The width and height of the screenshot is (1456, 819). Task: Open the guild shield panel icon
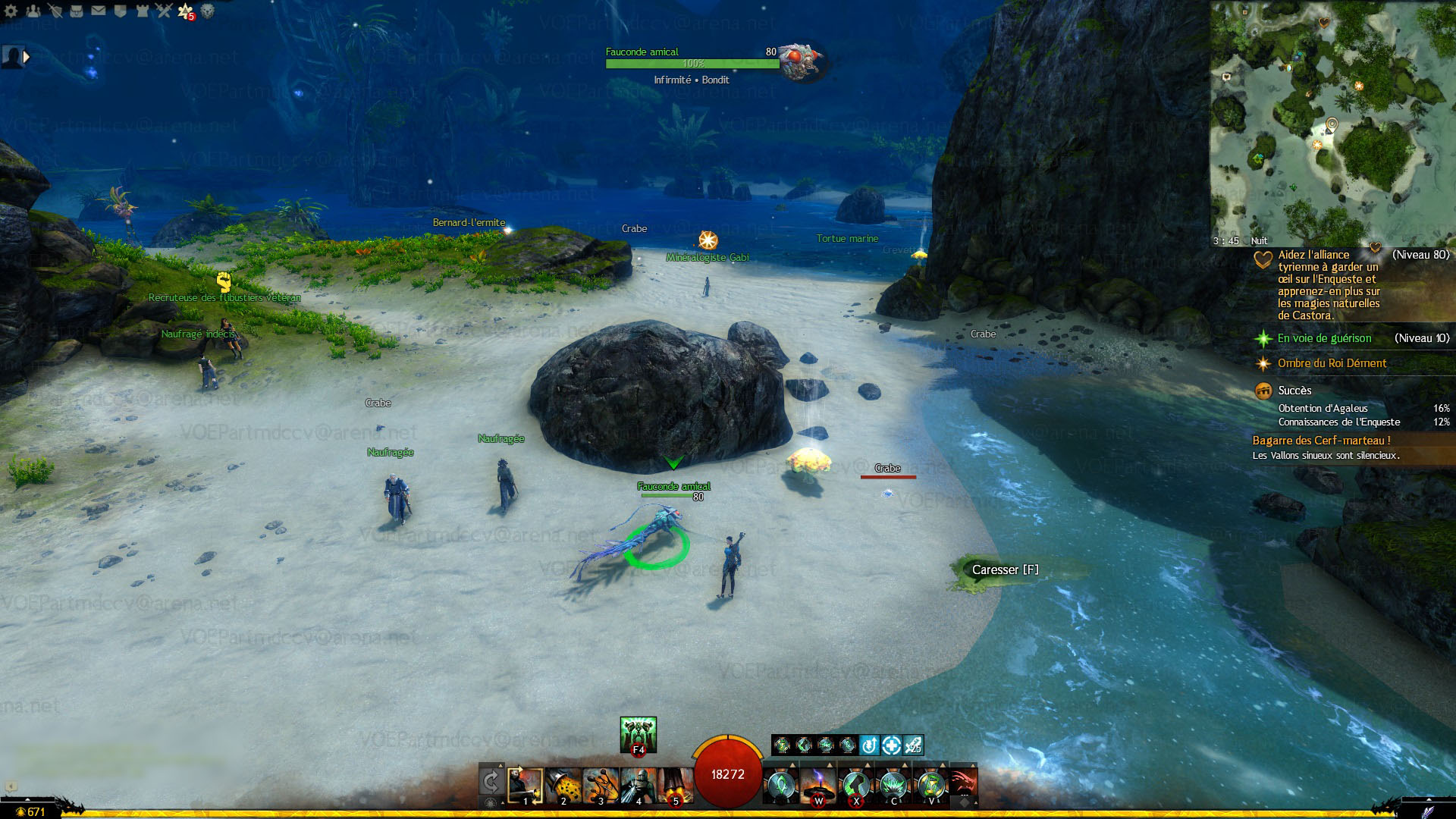click(x=120, y=11)
